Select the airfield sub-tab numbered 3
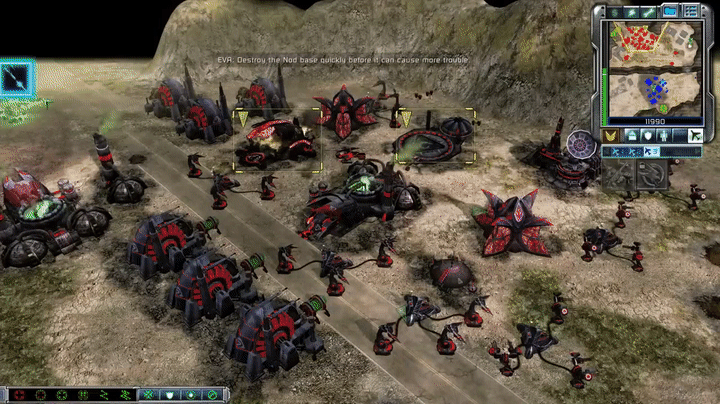This screenshot has height=404, width=720. coord(653,152)
